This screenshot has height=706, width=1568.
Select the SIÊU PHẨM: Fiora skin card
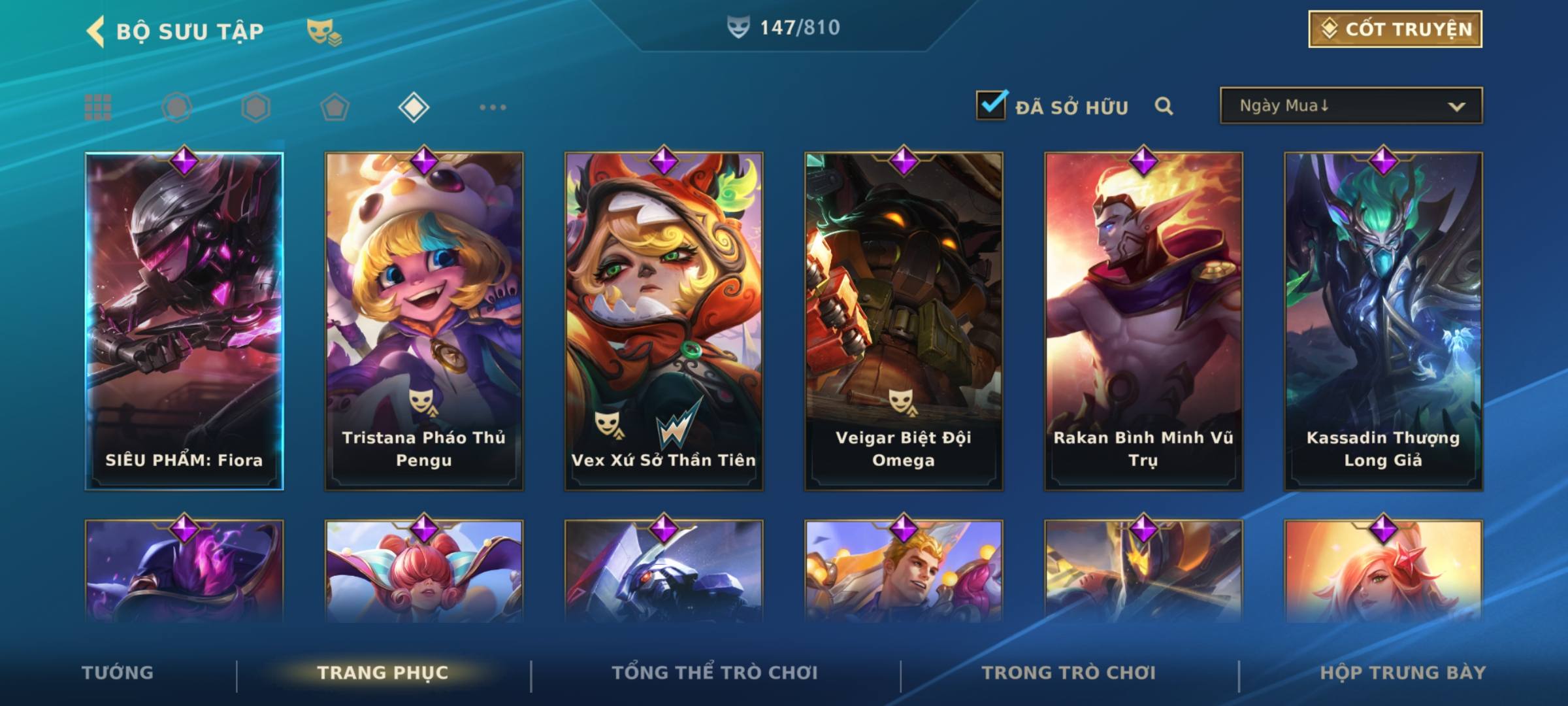pos(184,321)
